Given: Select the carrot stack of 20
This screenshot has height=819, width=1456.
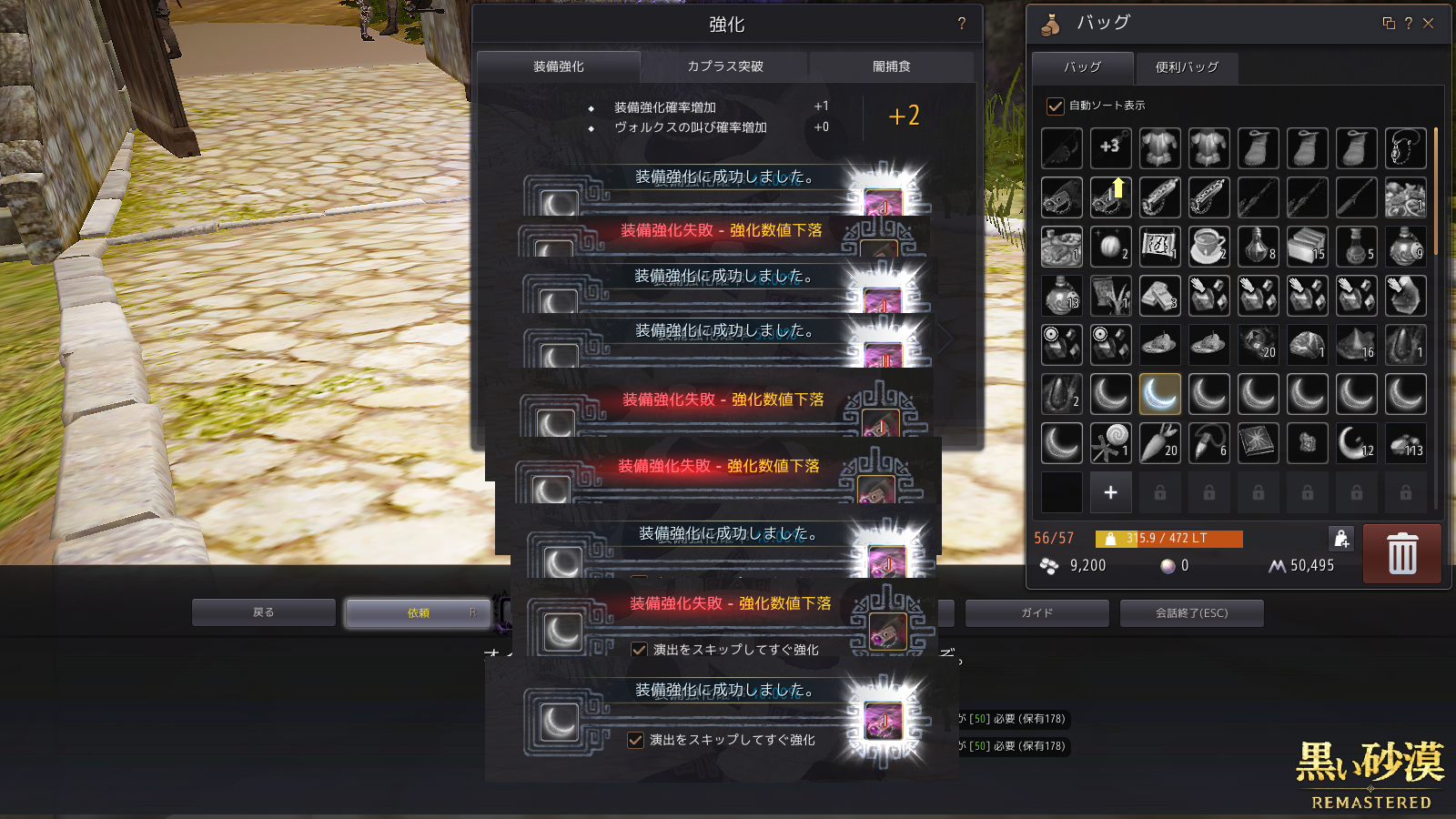Looking at the screenshot, I should pyautogui.click(x=1159, y=443).
